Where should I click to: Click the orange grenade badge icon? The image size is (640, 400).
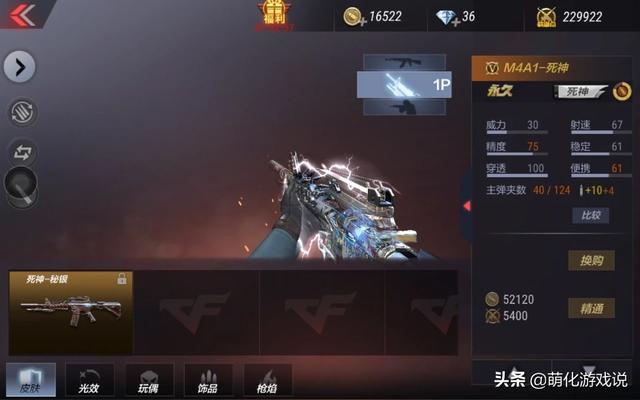point(623,92)
